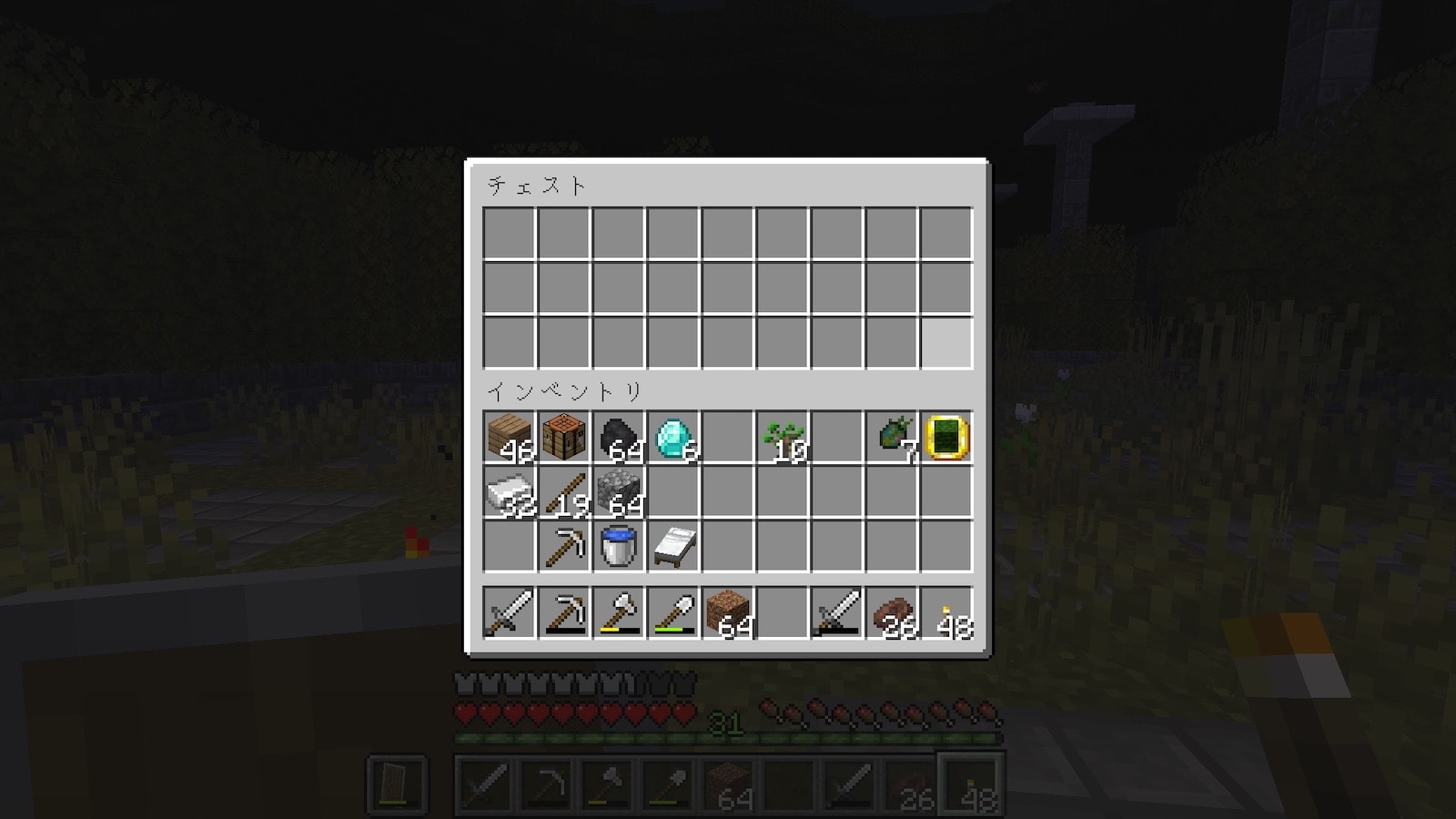
Task: Take the water bucket
Action: coord(618,547)
